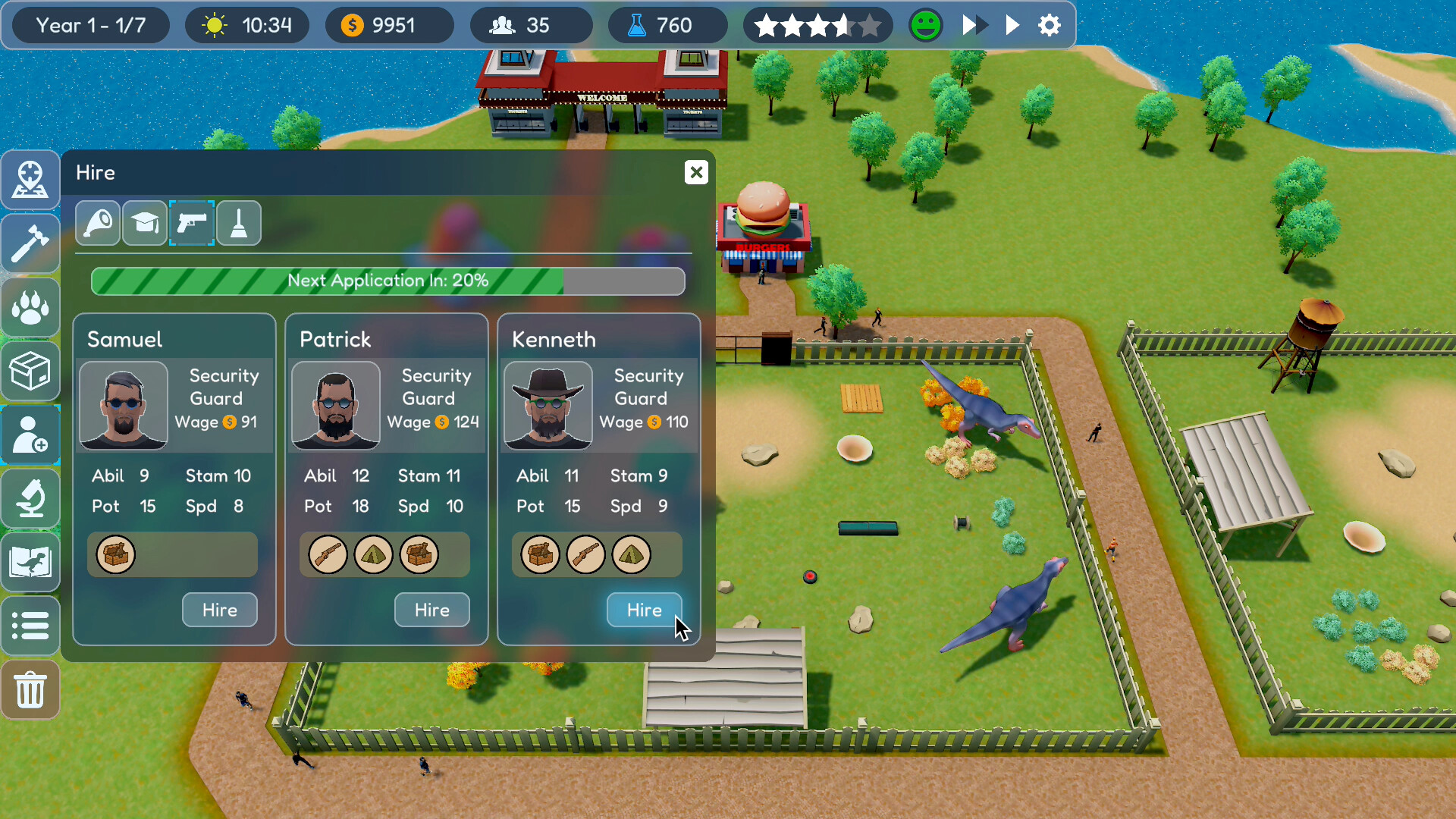1456x819 pixels.
Task: Open the build hammer tool in sidebar
Action: pos(30,243)
